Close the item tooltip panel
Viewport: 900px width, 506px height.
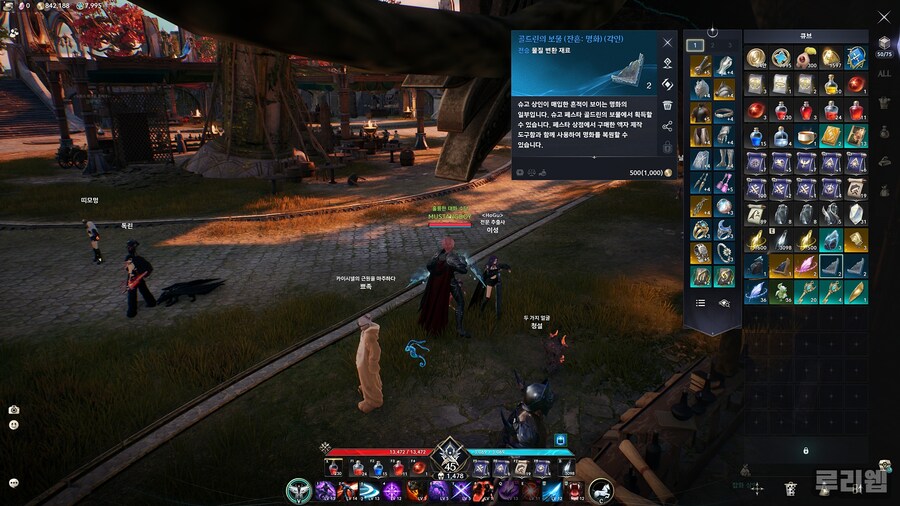[667, 43]
